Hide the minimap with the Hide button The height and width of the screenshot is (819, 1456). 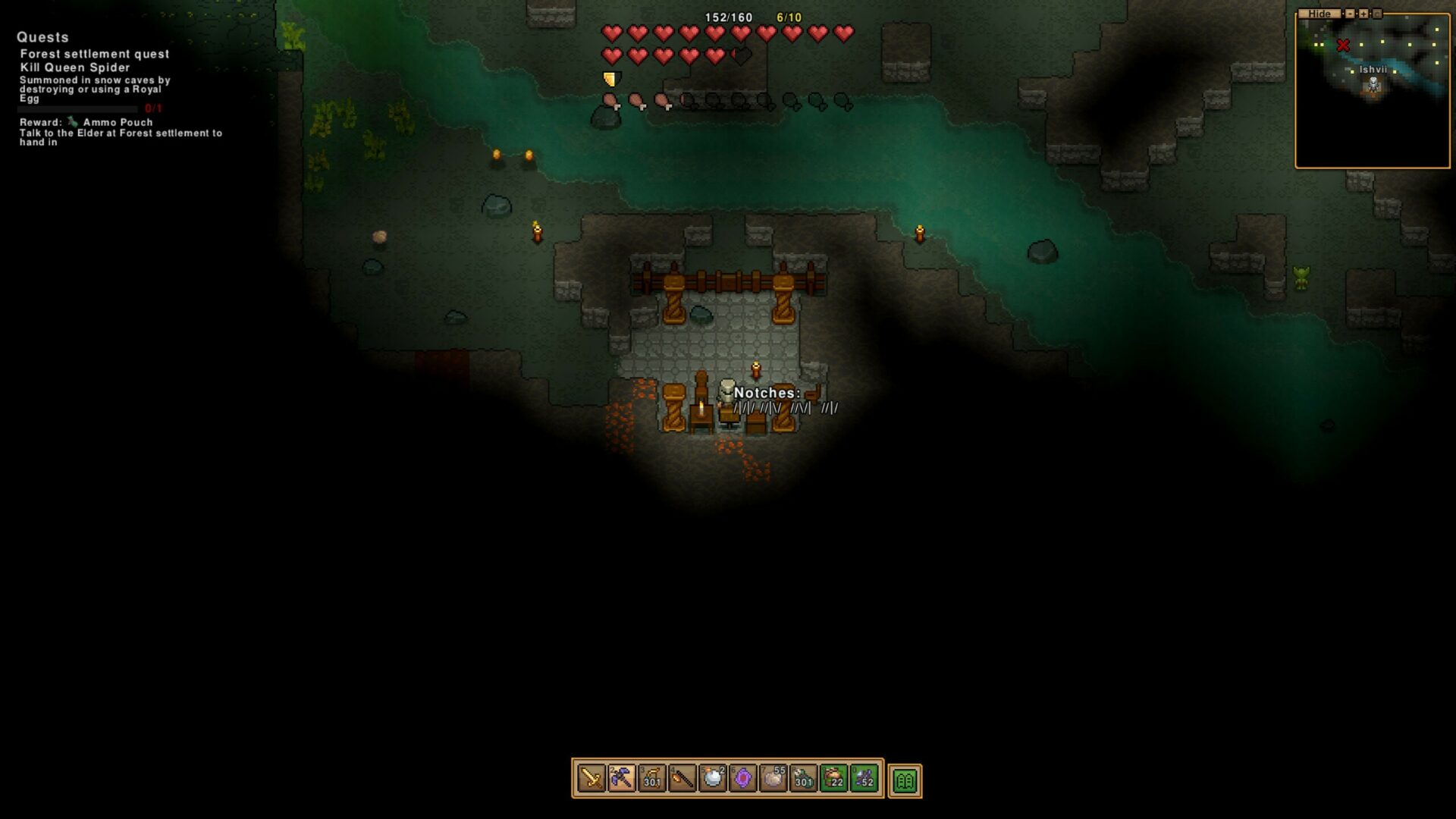[1319, 14]
